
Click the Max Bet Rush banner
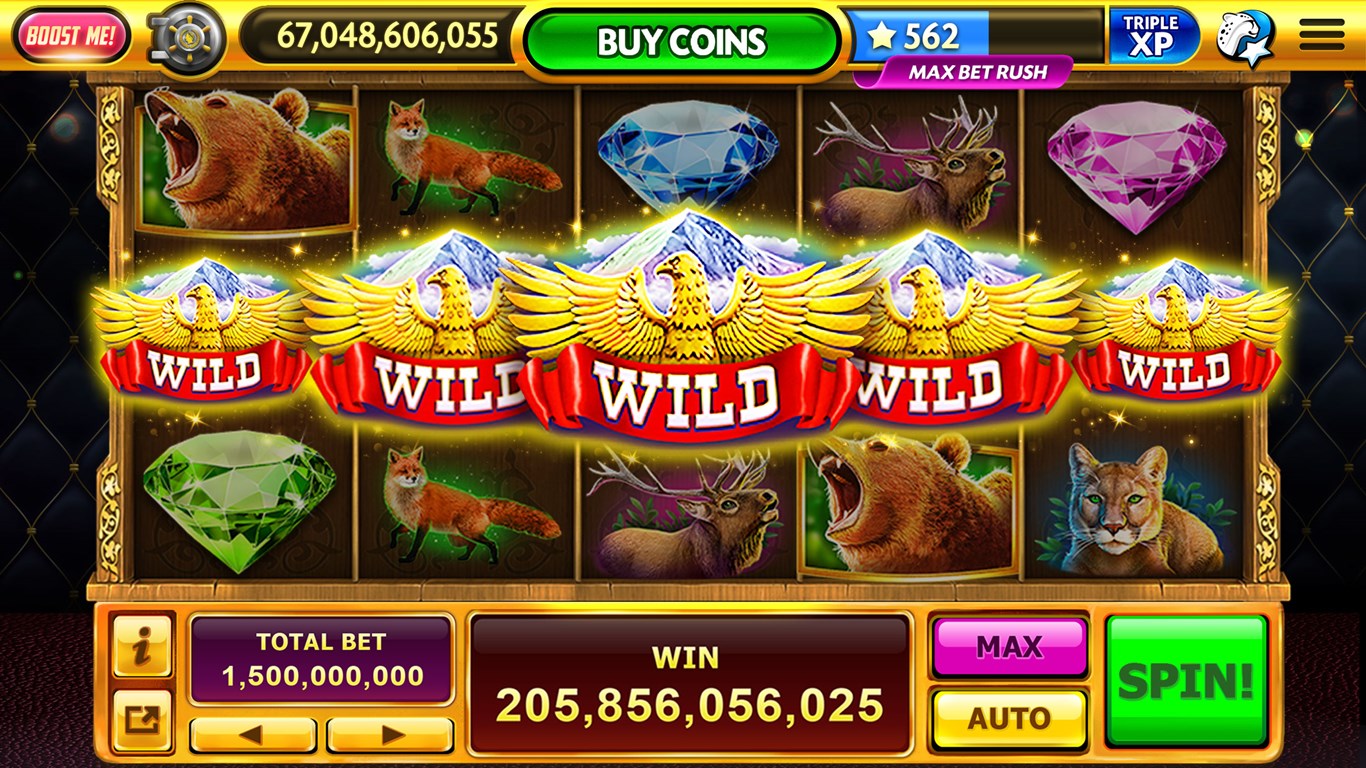pos(966,71)
